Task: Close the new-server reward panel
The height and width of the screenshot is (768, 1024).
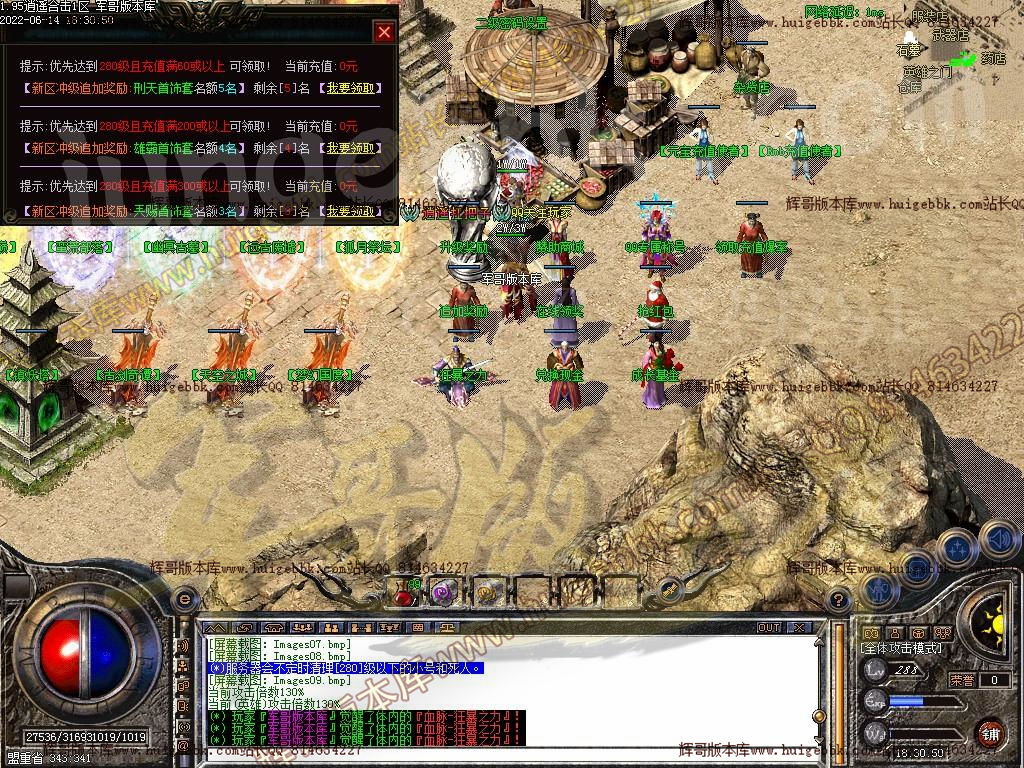Action: (x=384, y=32)
